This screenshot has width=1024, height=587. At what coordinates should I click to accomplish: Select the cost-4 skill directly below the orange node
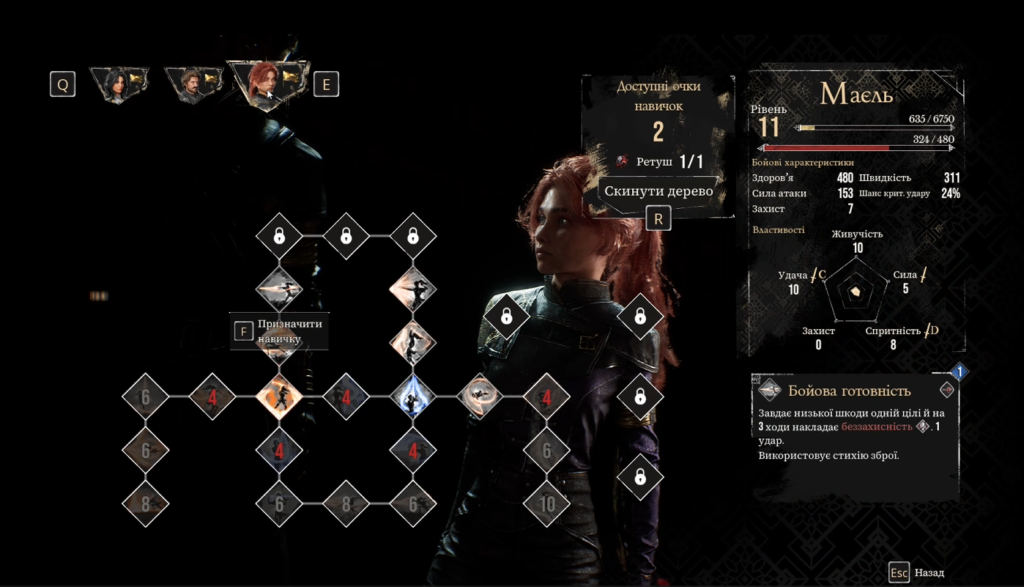[x=279, y=451]
